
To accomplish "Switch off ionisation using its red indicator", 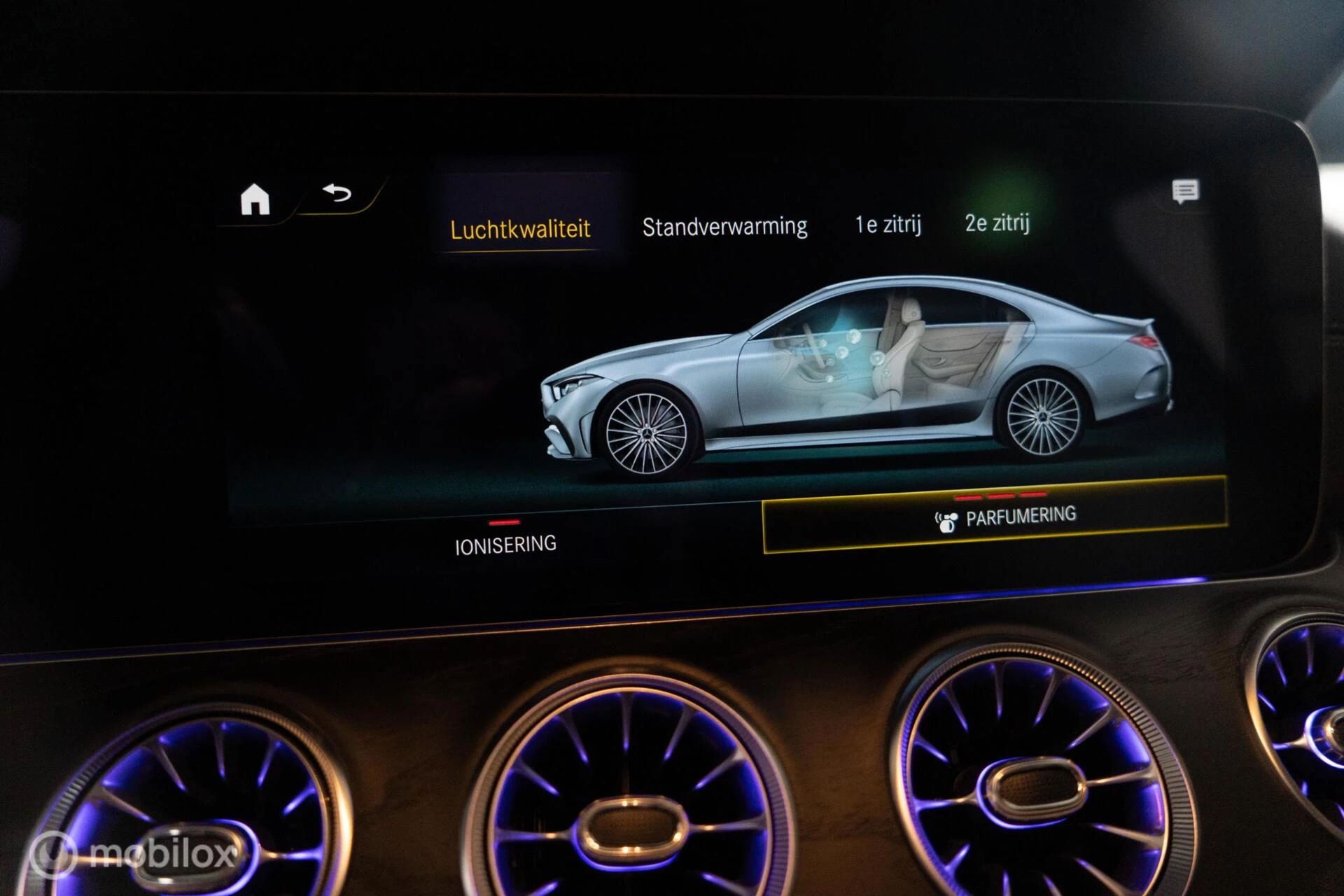I will coord(505,521).
